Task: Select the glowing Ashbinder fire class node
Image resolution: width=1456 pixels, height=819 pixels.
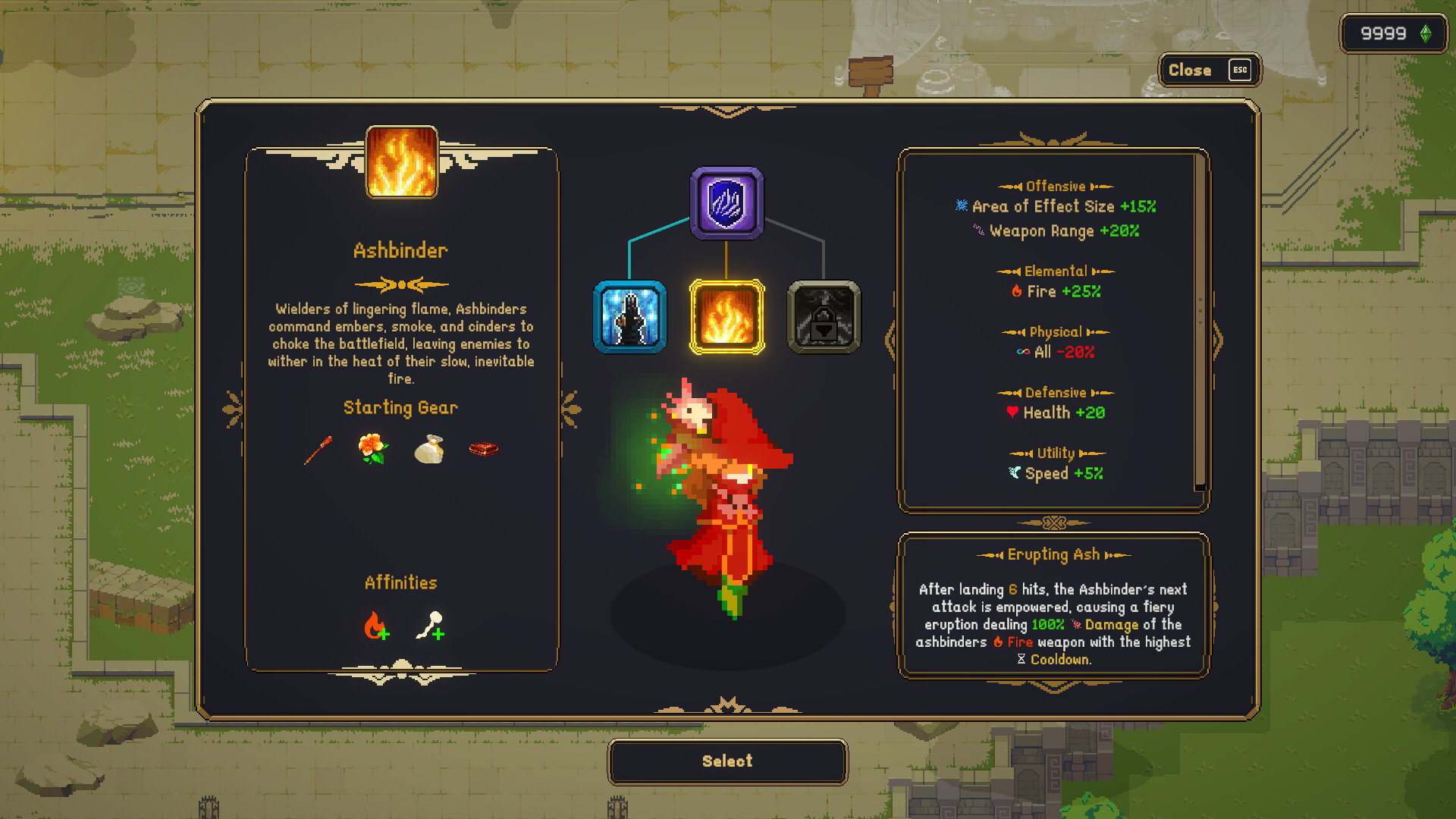Action: [x=726, y=318]
